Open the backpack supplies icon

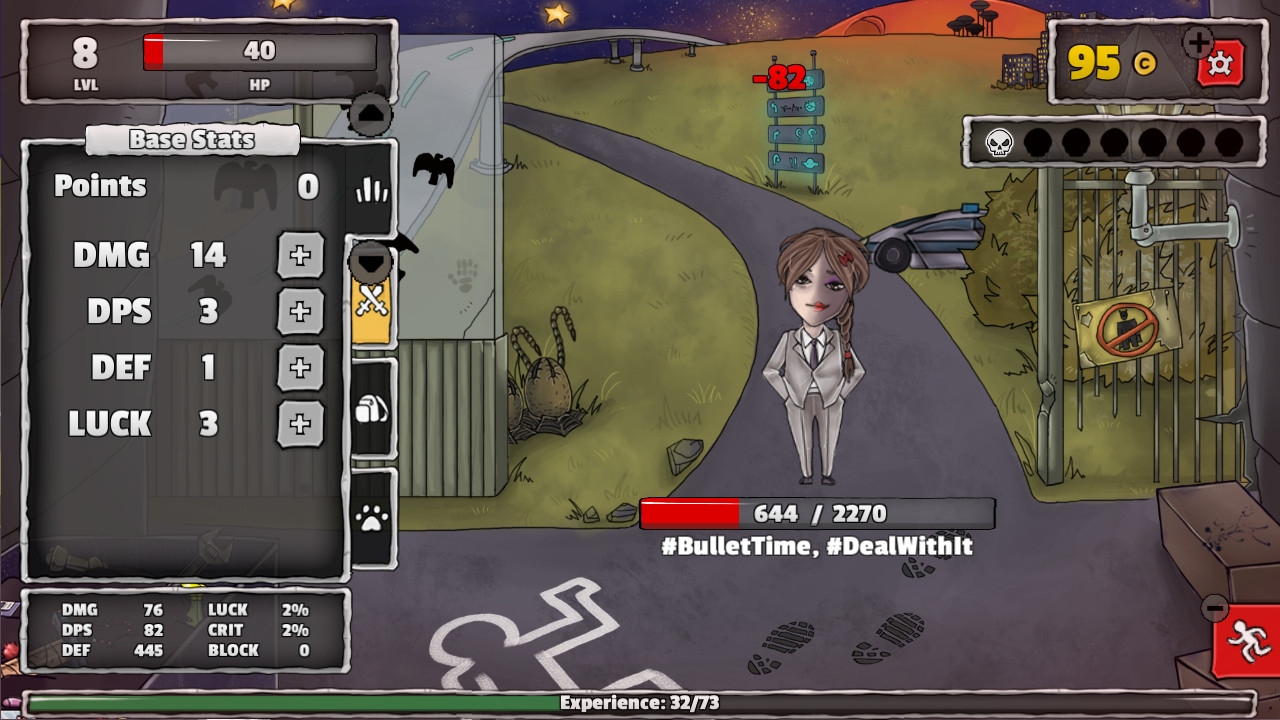[x=371, y=410]
